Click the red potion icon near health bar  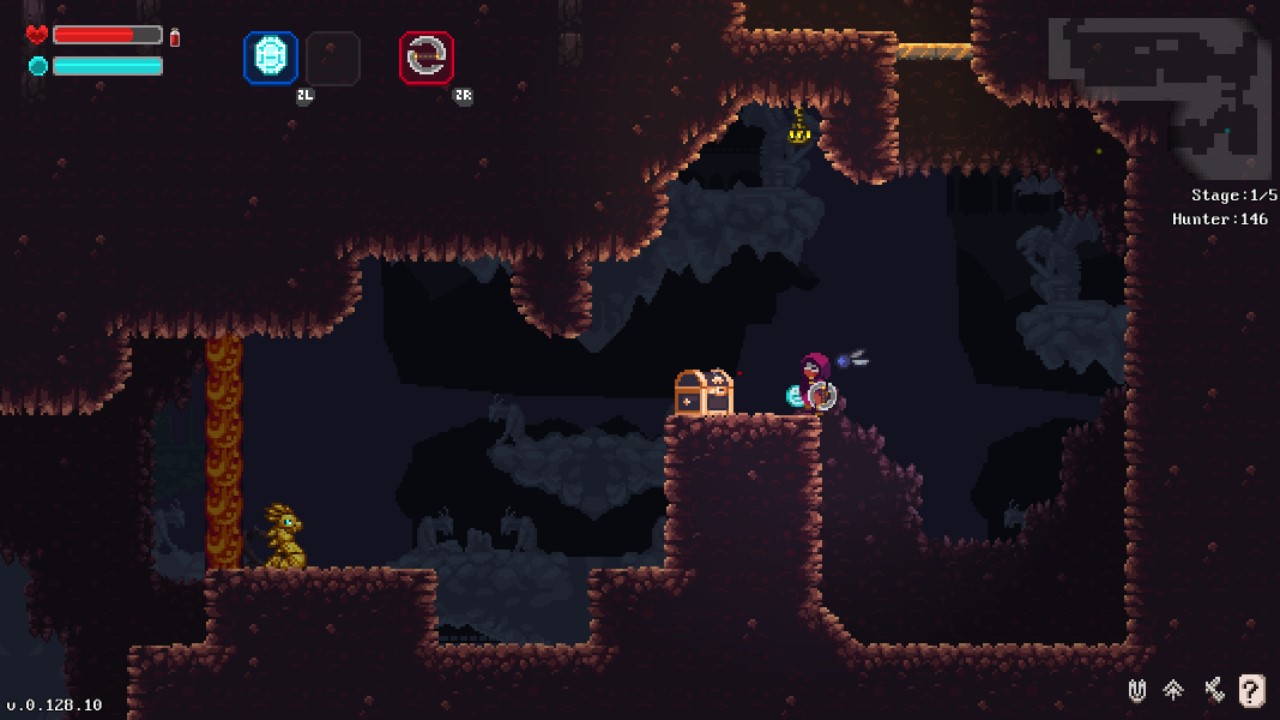(176, 35)
